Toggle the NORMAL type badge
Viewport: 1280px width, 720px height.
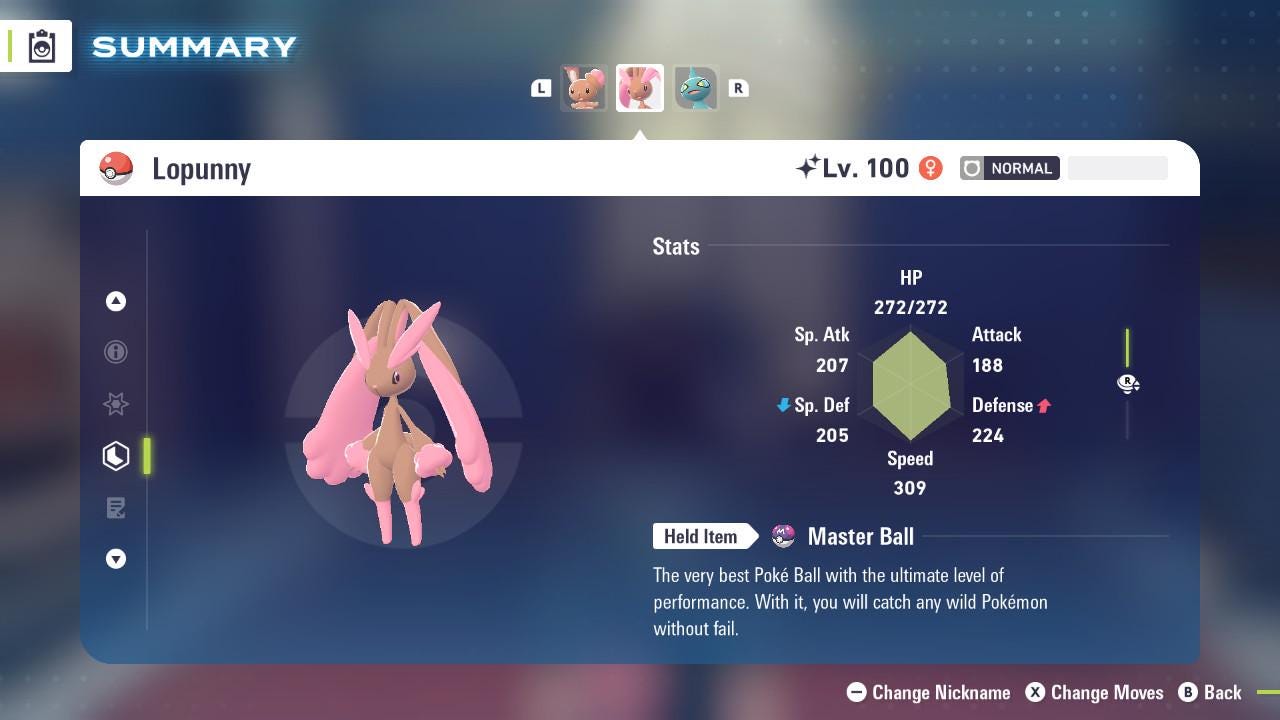(1010, 168)
